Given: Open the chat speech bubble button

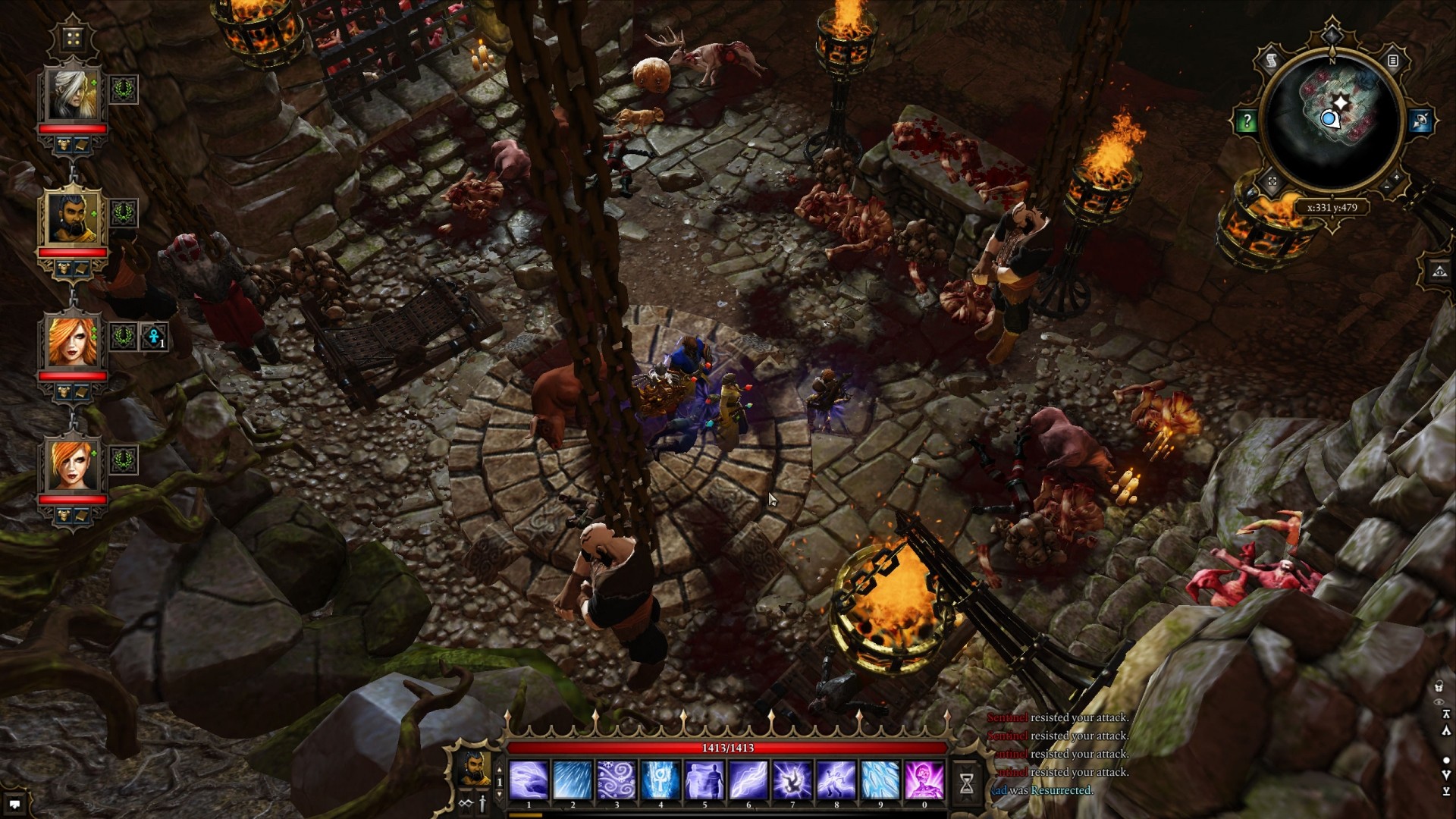Looking at the screenshot, I should 14,805.
